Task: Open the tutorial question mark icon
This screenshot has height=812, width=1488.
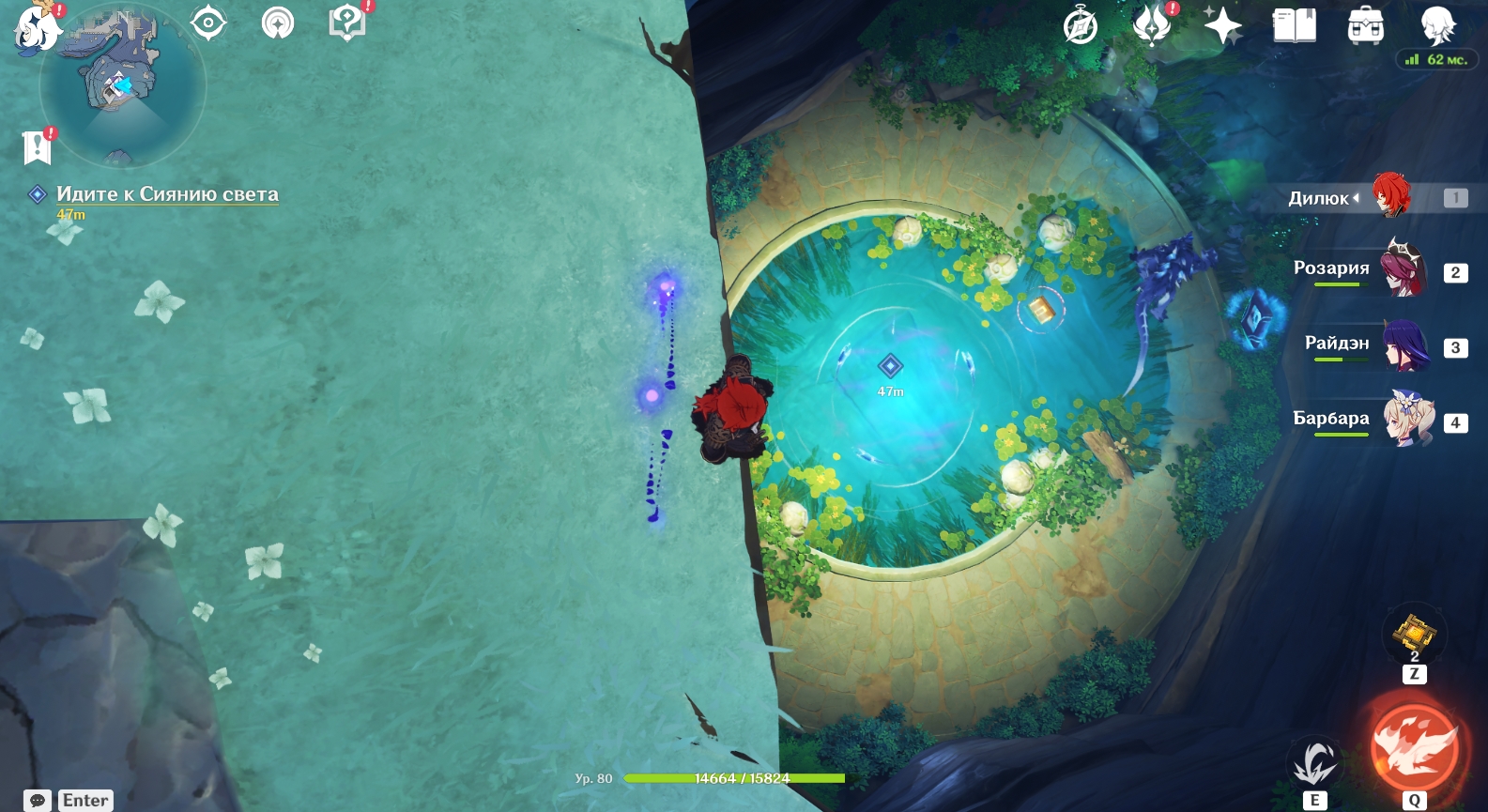Action: coord(347,23)
